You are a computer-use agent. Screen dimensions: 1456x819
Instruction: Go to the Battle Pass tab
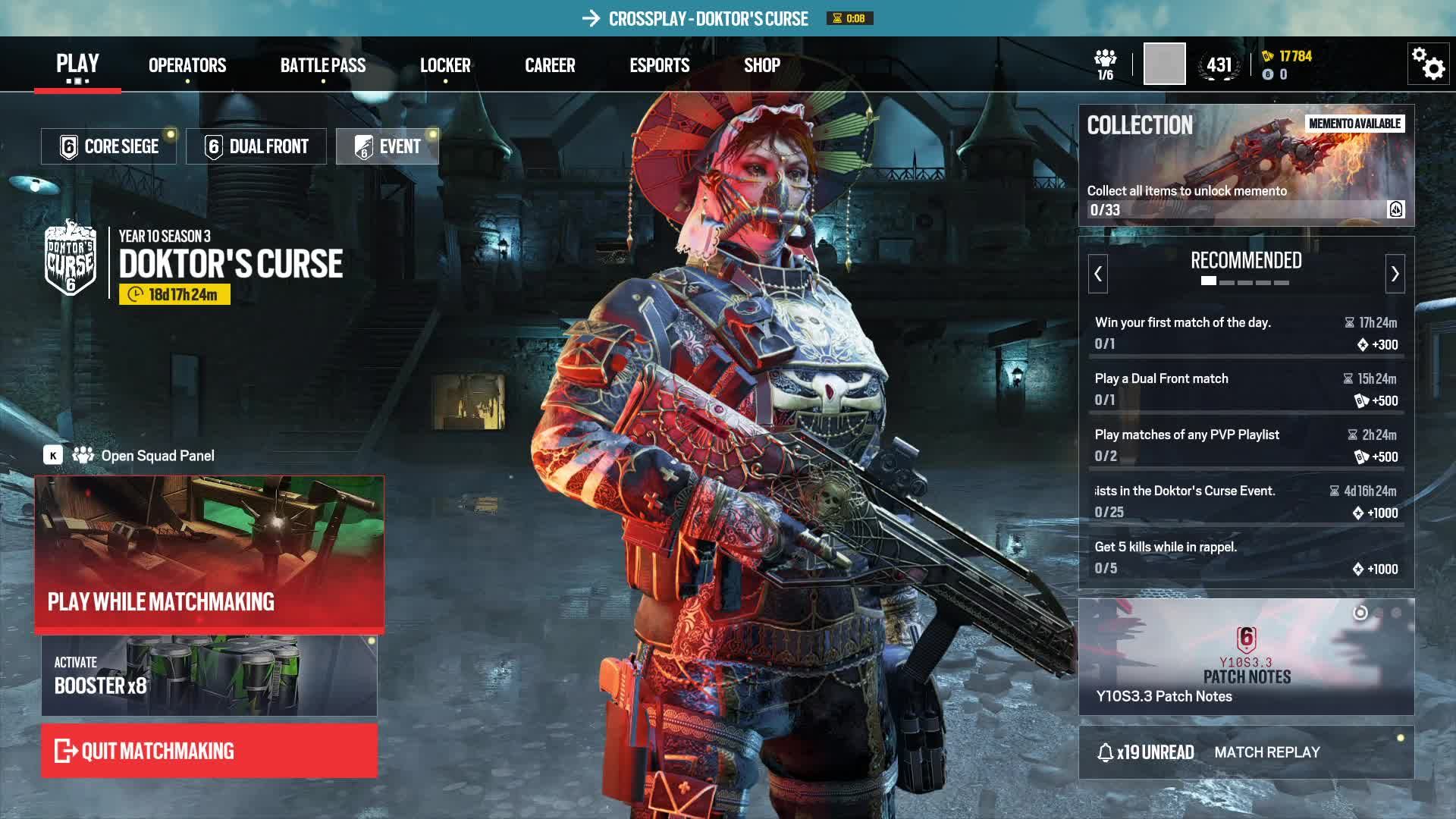pos(323,65)
